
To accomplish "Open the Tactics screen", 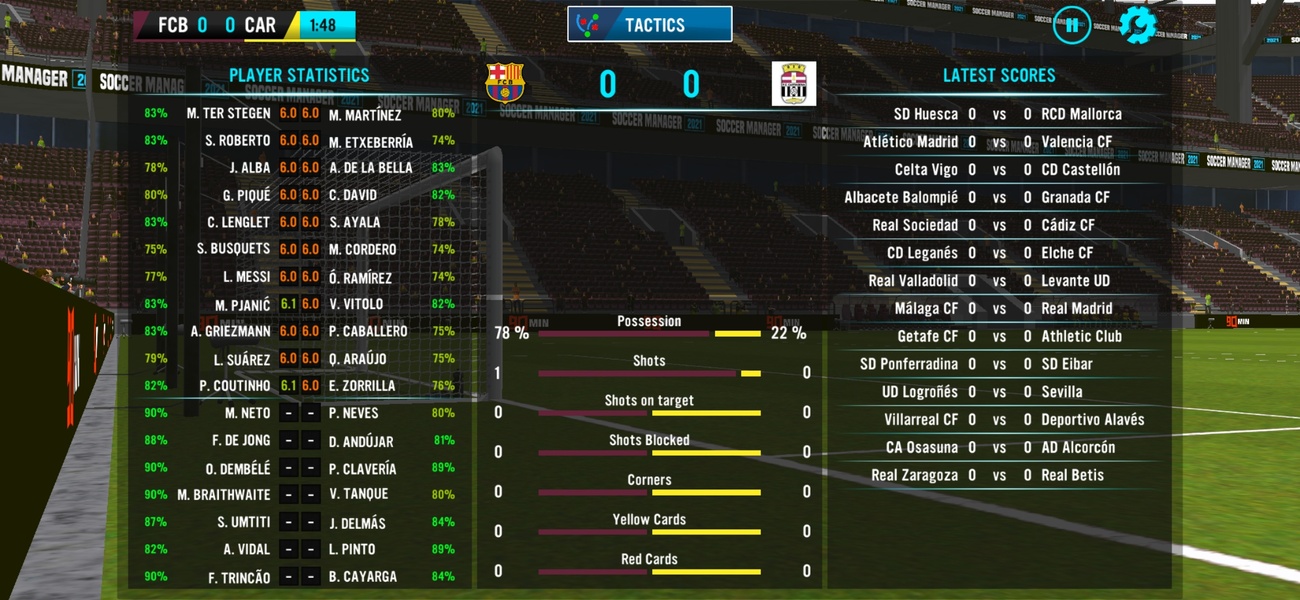I will click(x=650, y=25).
